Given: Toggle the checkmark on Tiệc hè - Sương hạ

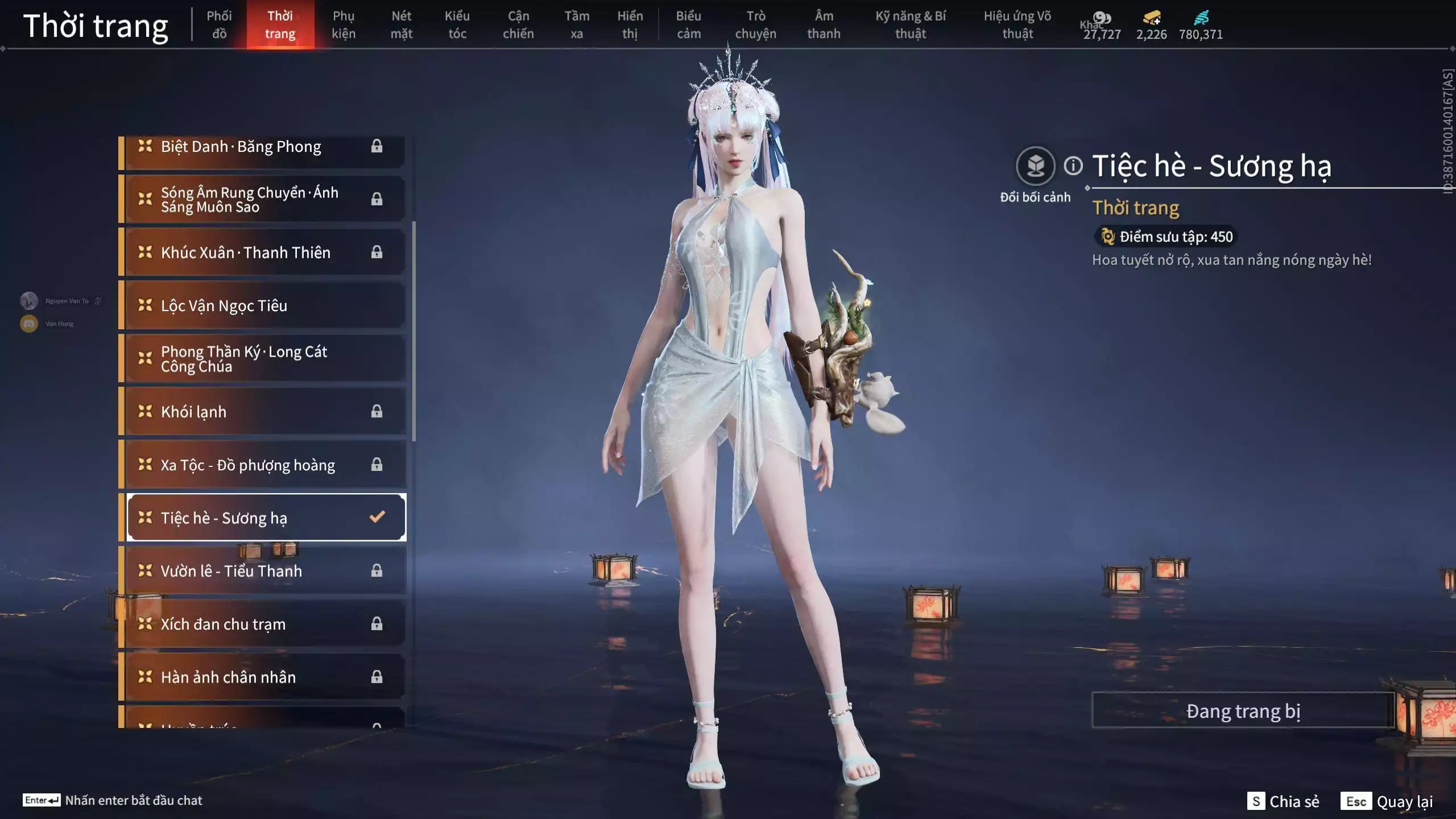Looking at the screenshot, I should [376, 517].
